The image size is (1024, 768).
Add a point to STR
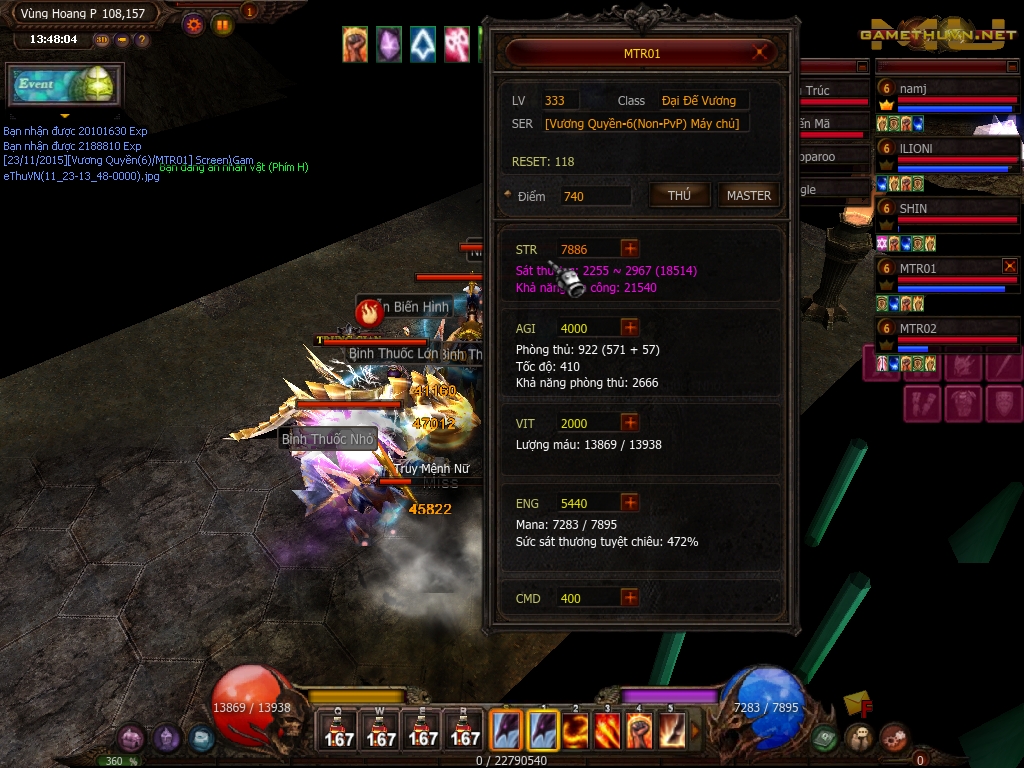630,249
